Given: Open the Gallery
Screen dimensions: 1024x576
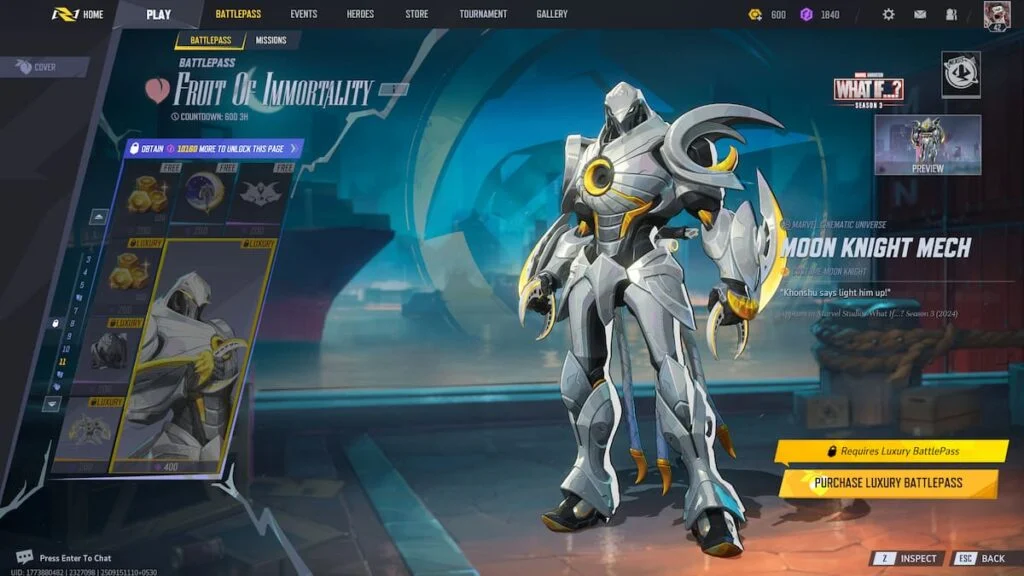Looking at the screenshot, I should click(551, 14).
